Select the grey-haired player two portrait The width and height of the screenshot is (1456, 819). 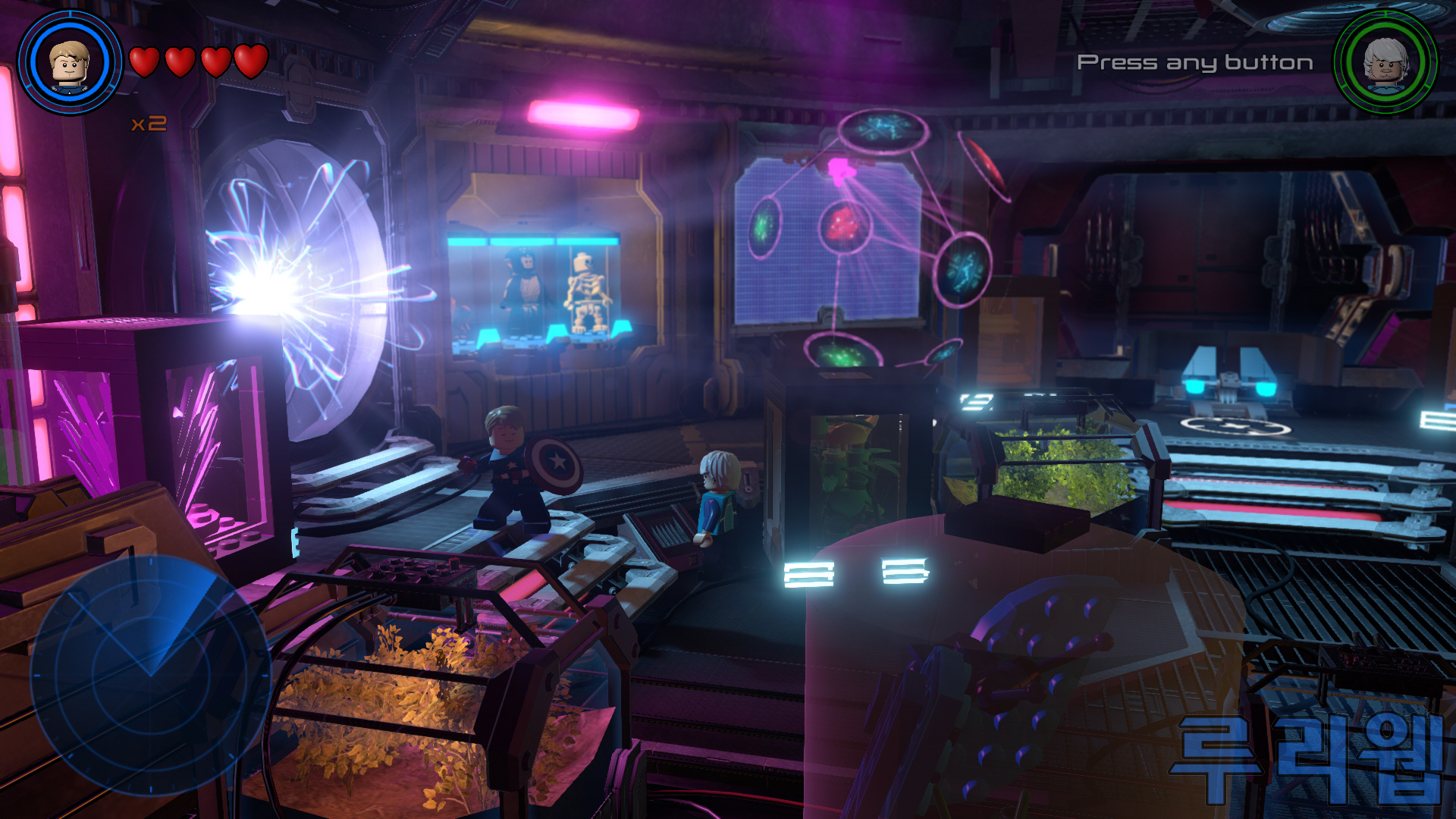click(1385, 61)
